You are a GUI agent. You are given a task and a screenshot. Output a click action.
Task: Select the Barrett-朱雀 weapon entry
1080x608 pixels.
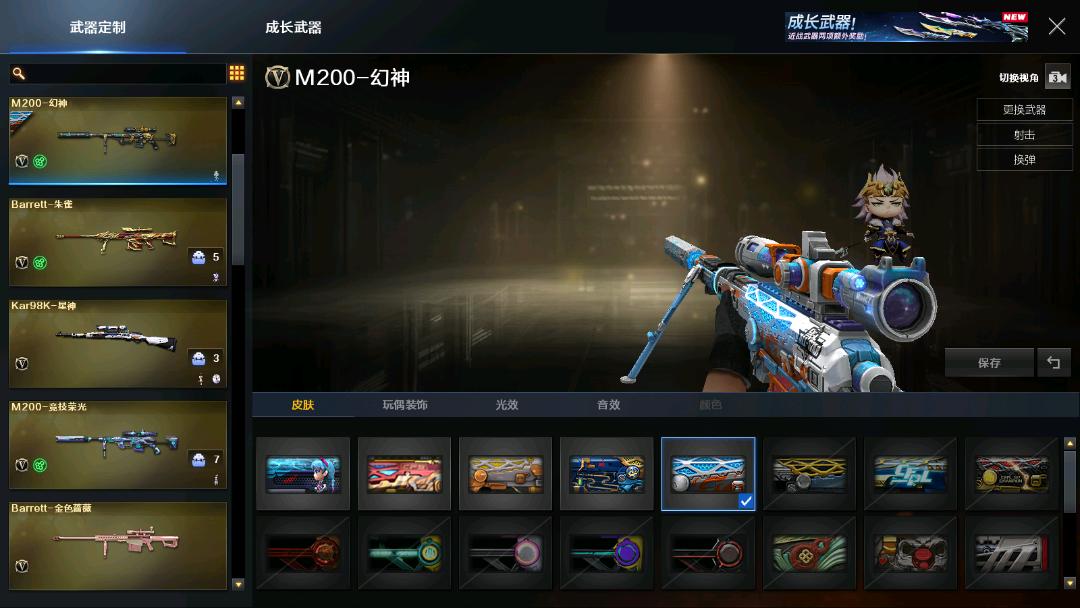pos(118,242)
